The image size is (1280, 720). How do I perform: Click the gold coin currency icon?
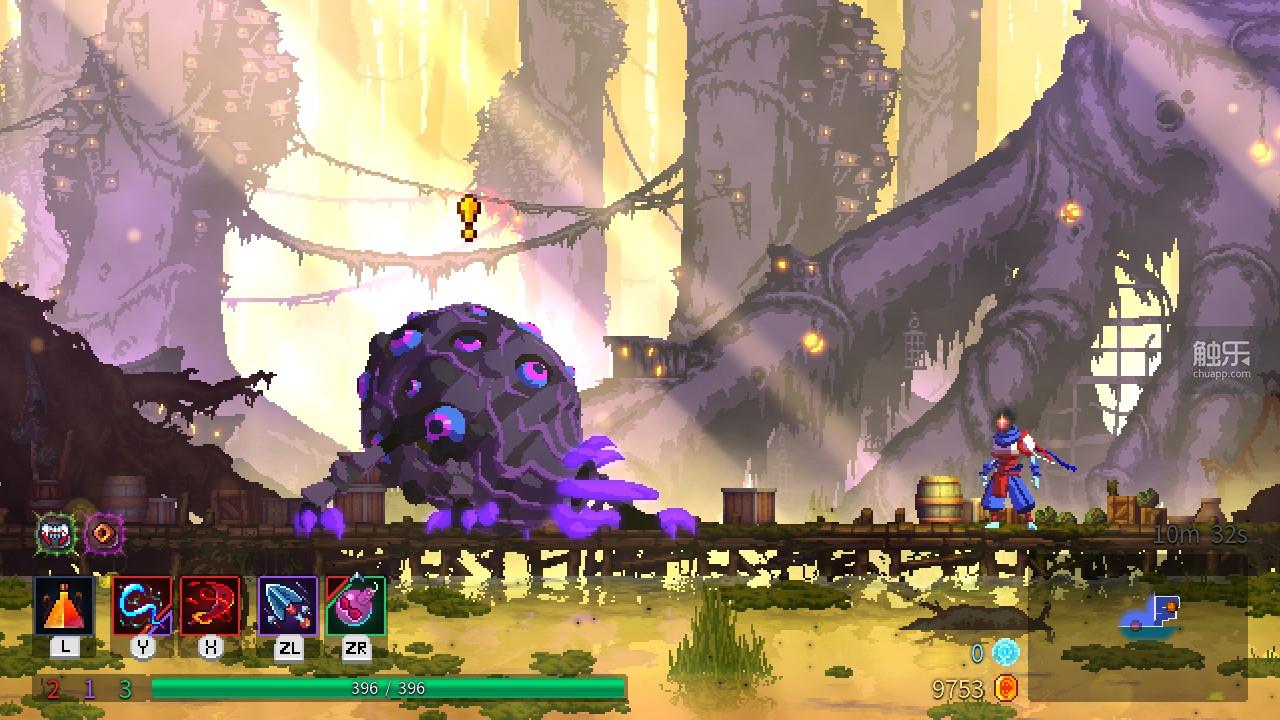[x=1006, y=688]
